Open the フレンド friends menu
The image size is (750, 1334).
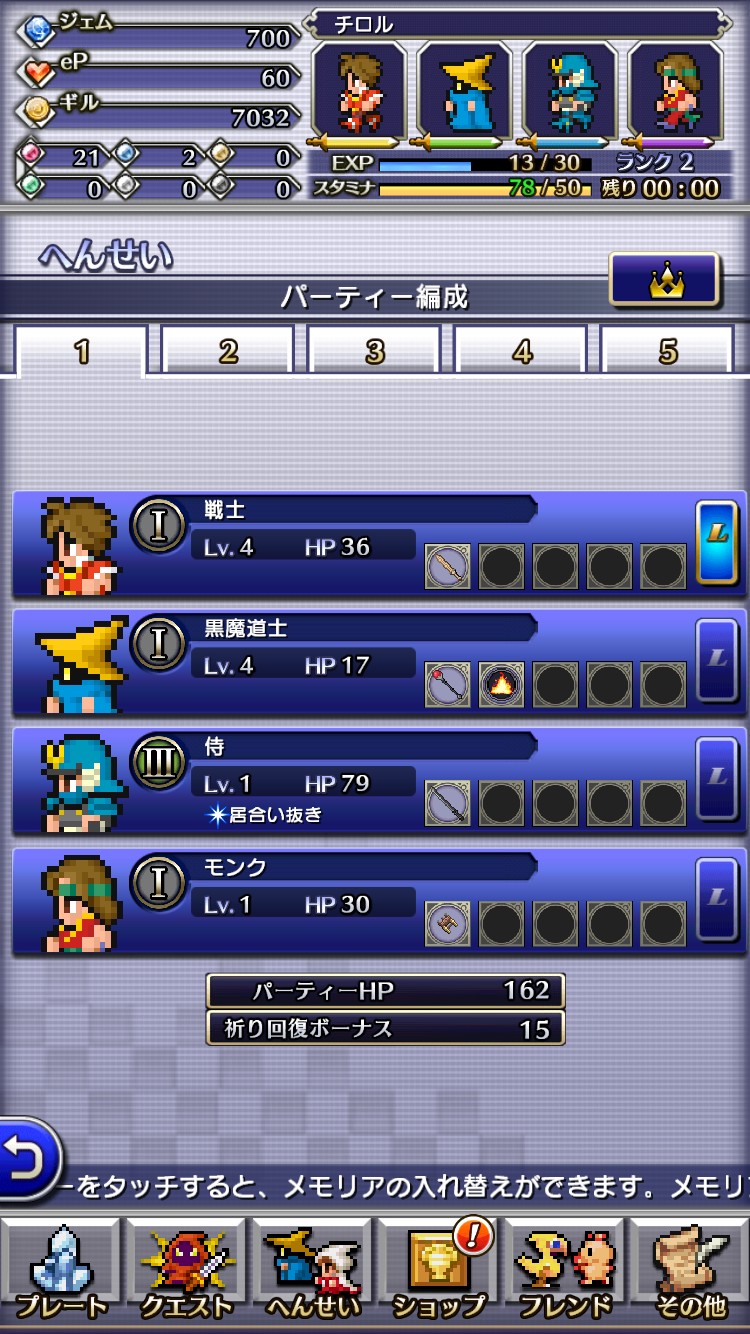tap(565, 1272)
